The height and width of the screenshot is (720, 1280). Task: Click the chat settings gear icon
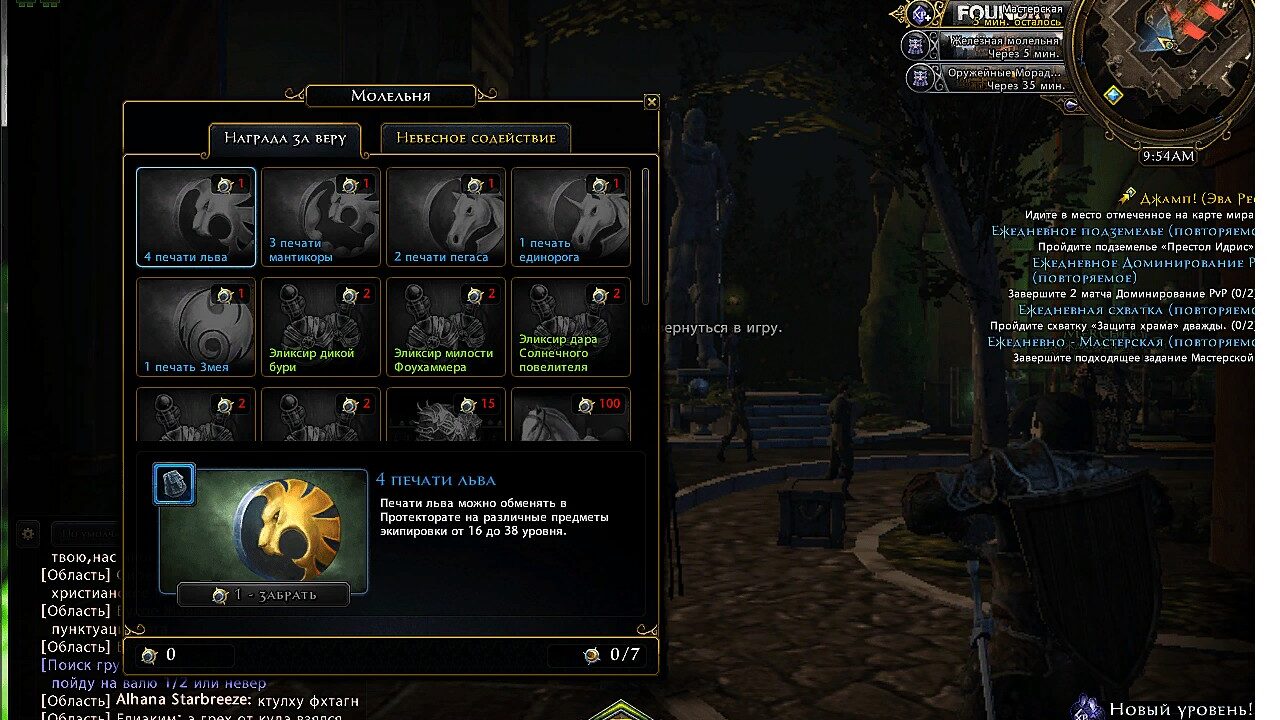29,533
